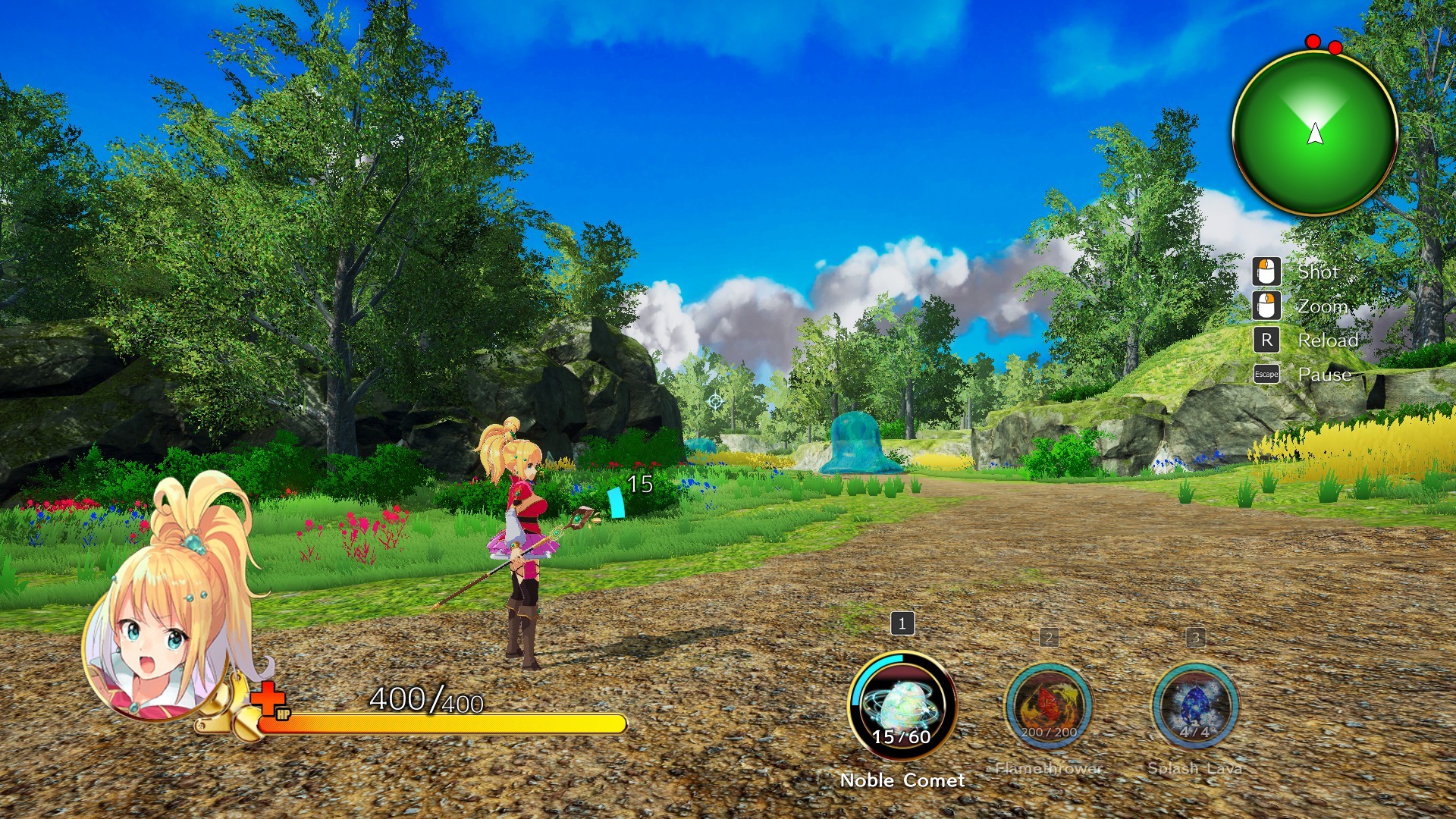This screenshot has width=1456, height=819.
Task: Click the Escape key Pause icon
Action: coord(1265,374)
